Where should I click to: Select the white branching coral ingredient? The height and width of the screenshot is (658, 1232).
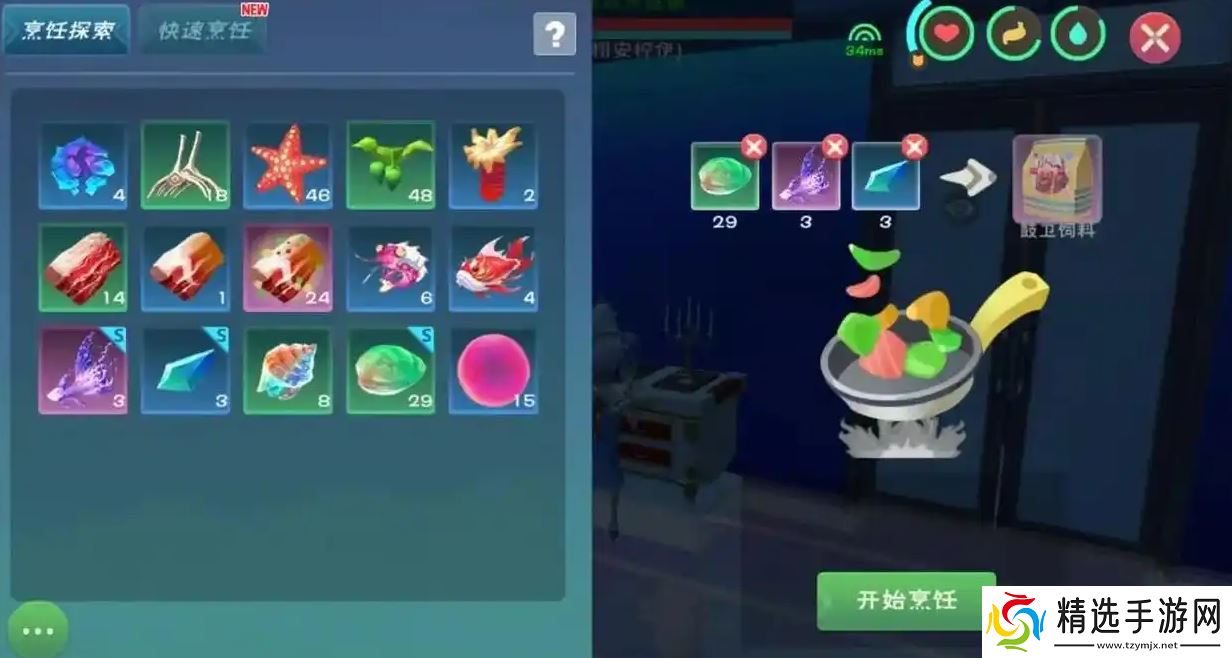(x=186, y=165)
